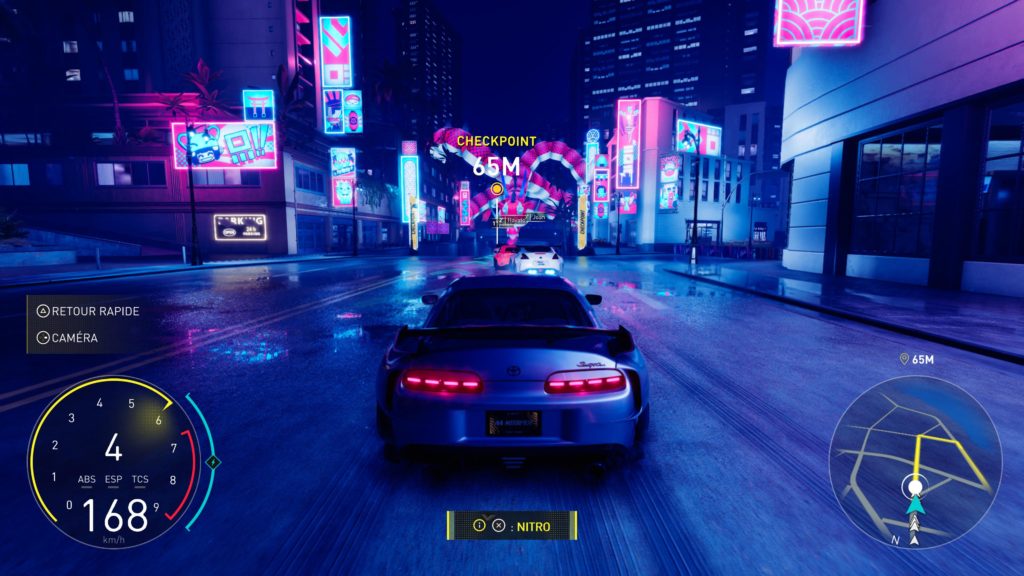Screen dimensions: 1024x576
Task: Click the player arrow on the minimap
Action: coord(914,508)
